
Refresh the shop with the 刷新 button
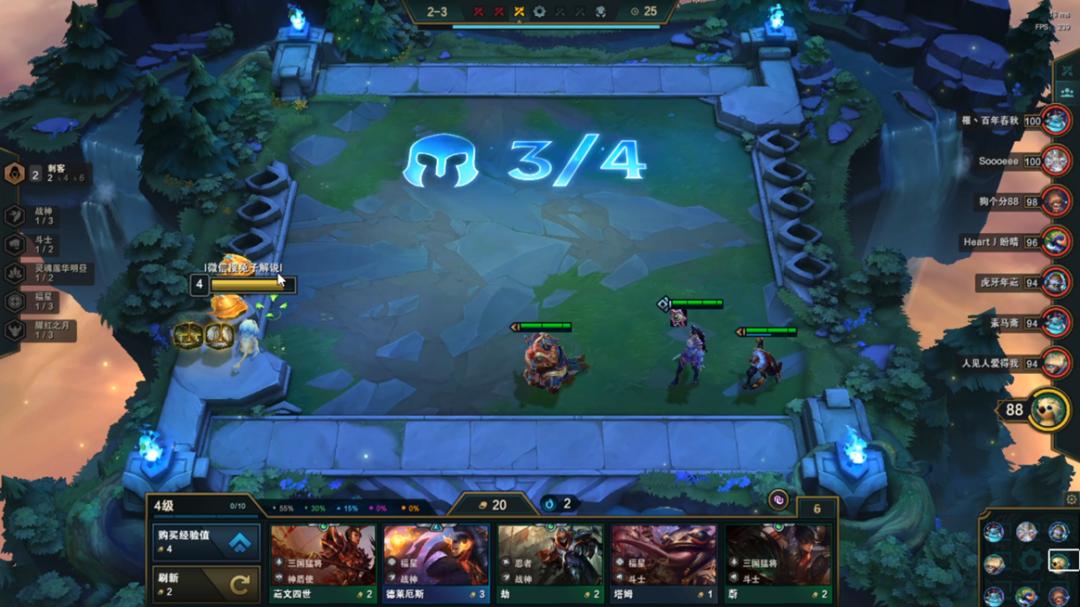point(207,583)
